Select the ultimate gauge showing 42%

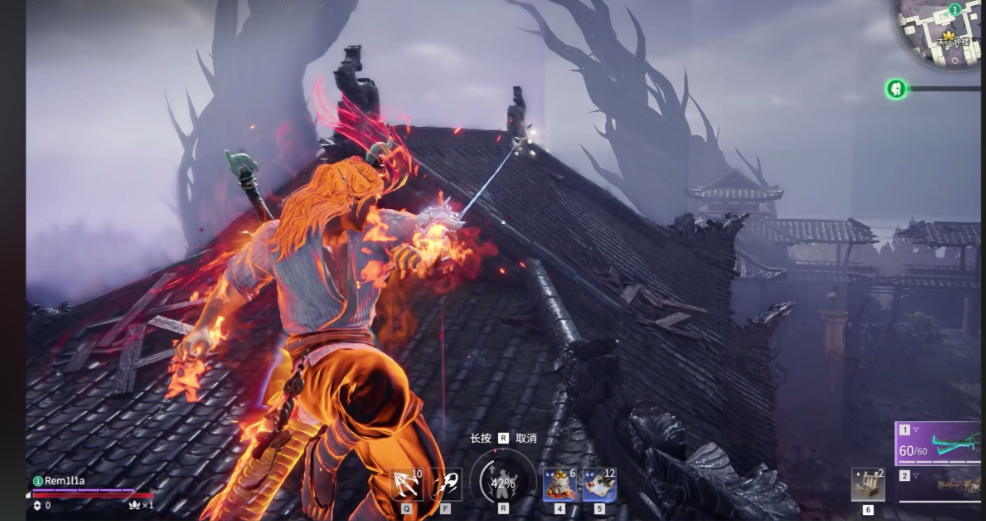point(502,483)
